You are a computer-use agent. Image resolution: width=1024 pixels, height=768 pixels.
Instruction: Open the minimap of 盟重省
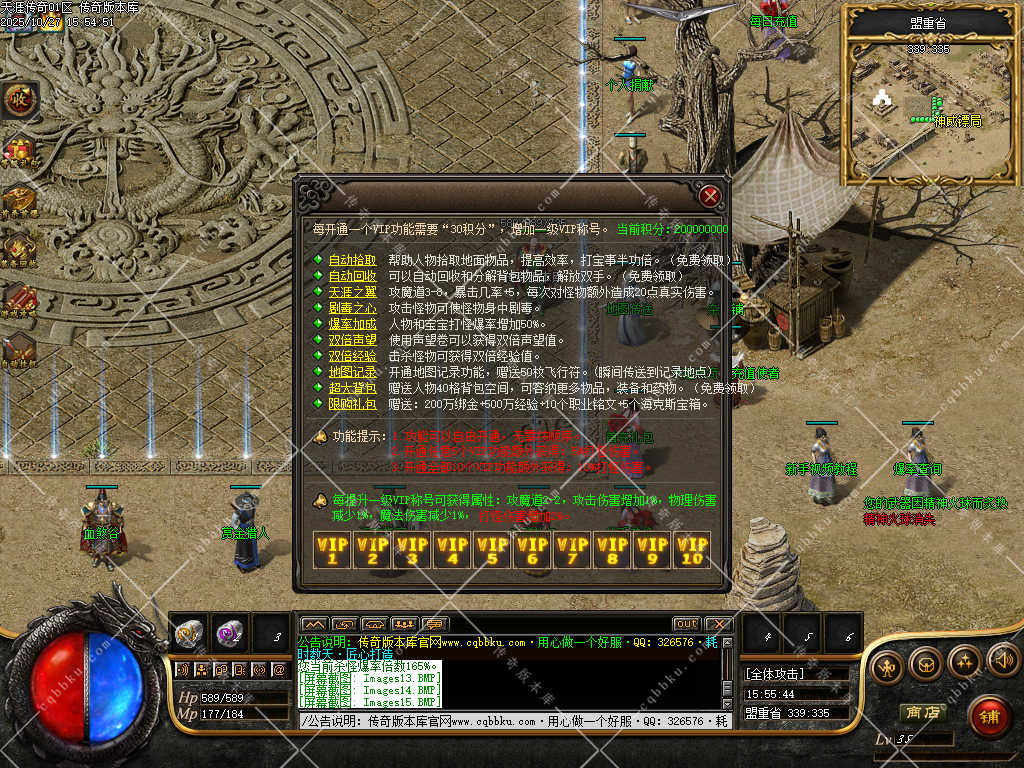[928, 110]
